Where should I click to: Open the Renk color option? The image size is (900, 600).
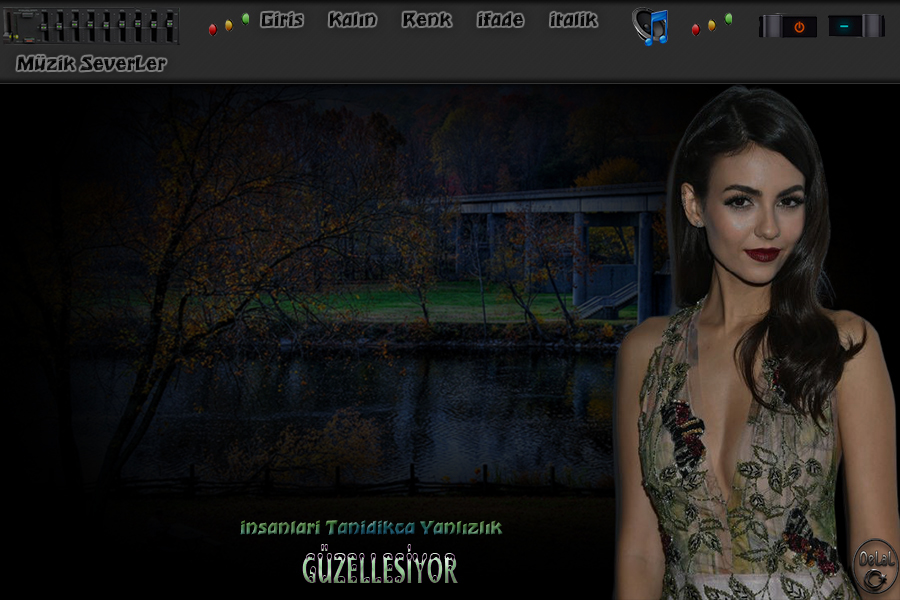(x=427, y=20)
